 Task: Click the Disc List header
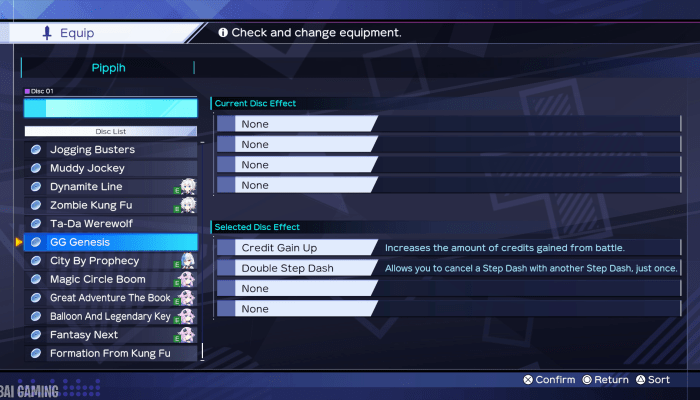tap(111, 131)
